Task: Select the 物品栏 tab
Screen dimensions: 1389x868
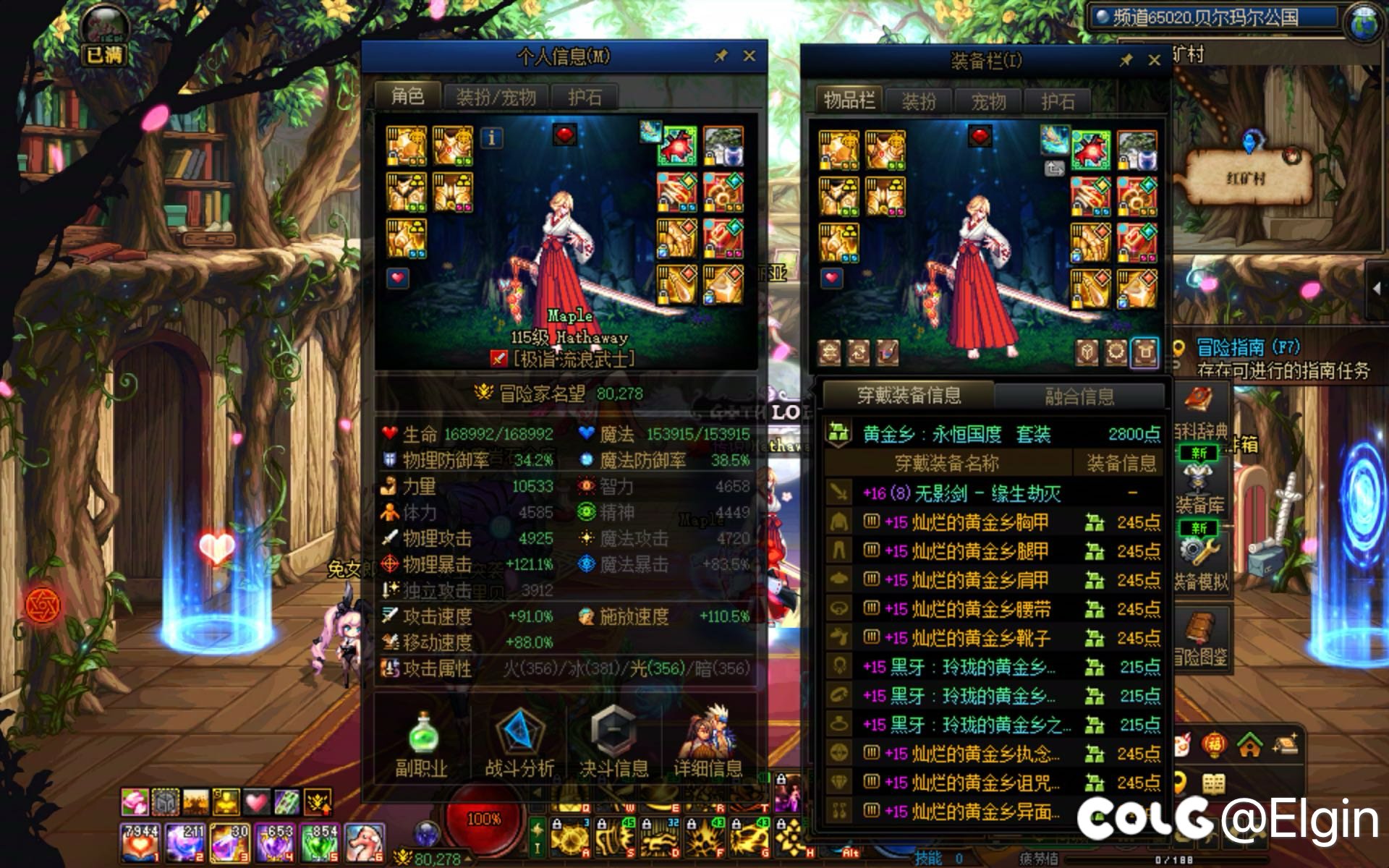Action: 849,101
